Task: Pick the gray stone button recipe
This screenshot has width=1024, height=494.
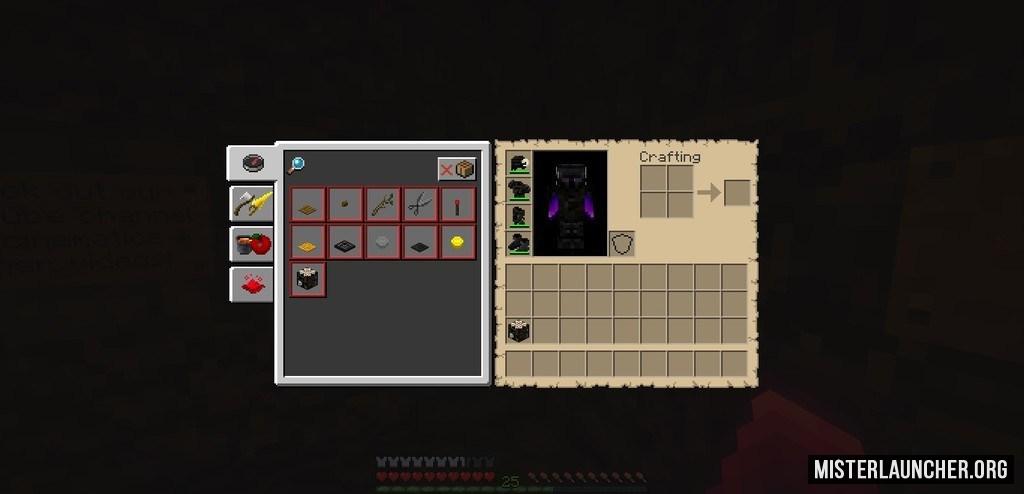Action: (383, 242)
